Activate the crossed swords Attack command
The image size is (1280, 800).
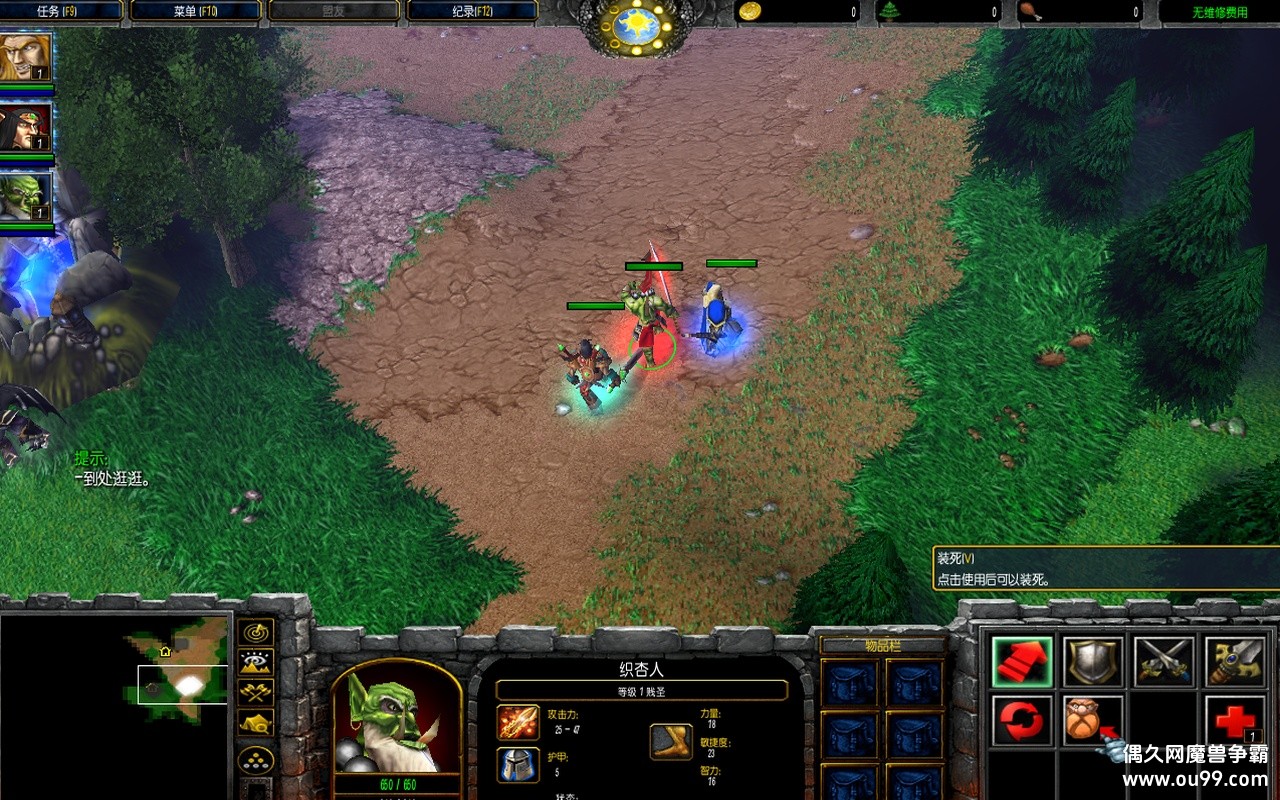[1164, 662]
